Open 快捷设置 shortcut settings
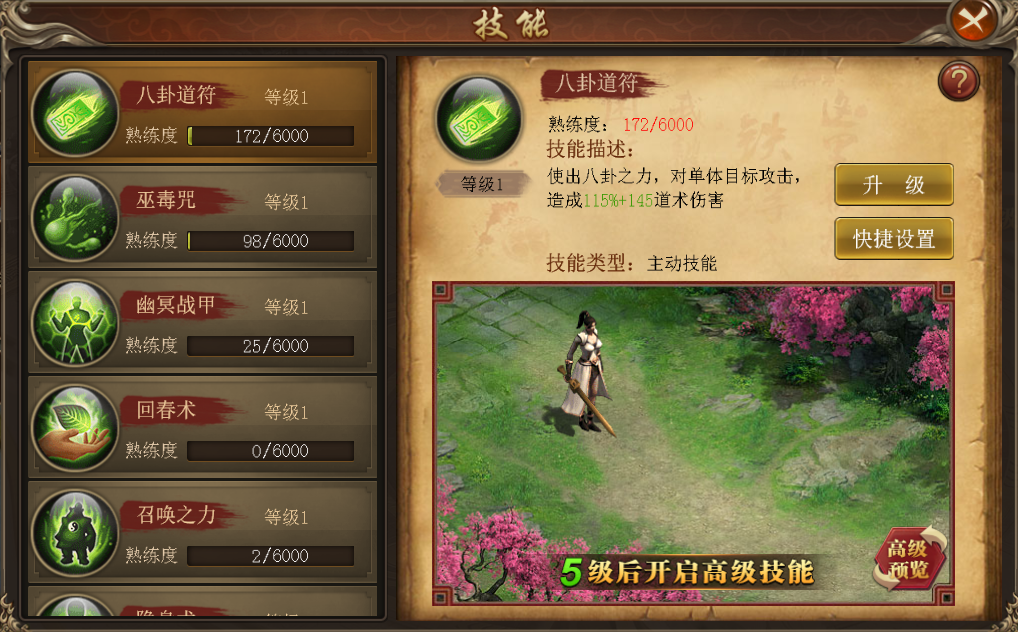 coord(893,239)
